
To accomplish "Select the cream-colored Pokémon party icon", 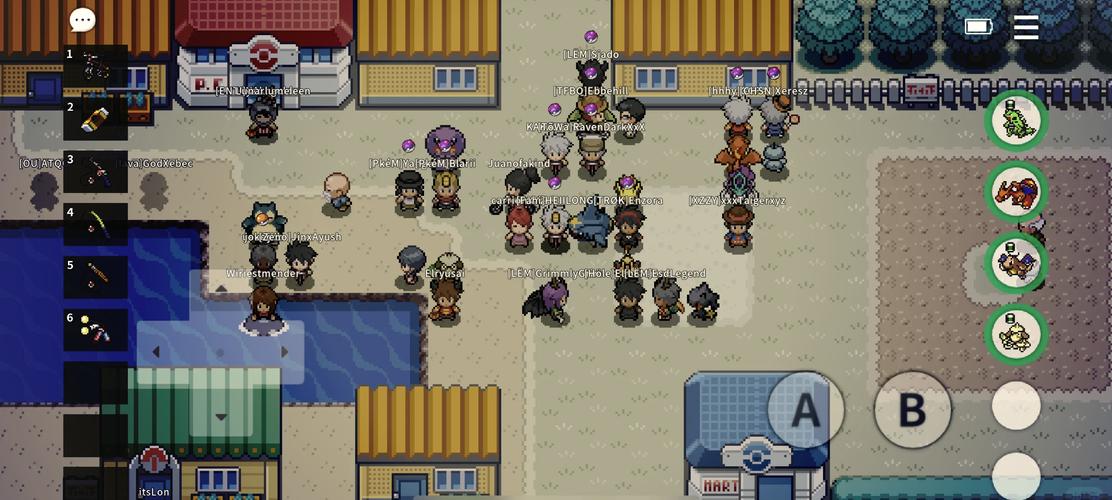I will click(x=1016, y=334).
